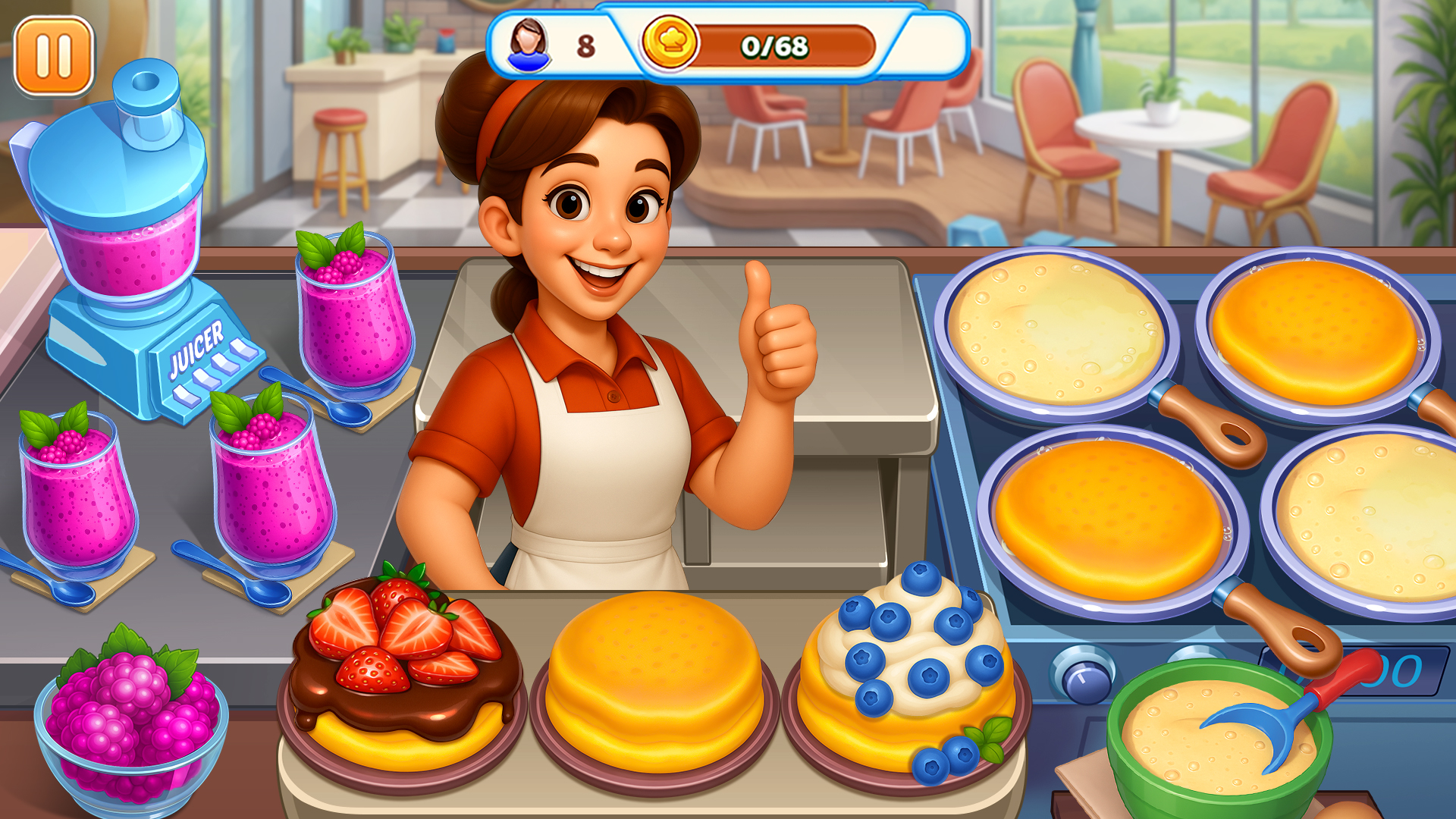The image size is (1456, 819).
Task: Open the player avatar profile icon
Action: coord(531,44)
